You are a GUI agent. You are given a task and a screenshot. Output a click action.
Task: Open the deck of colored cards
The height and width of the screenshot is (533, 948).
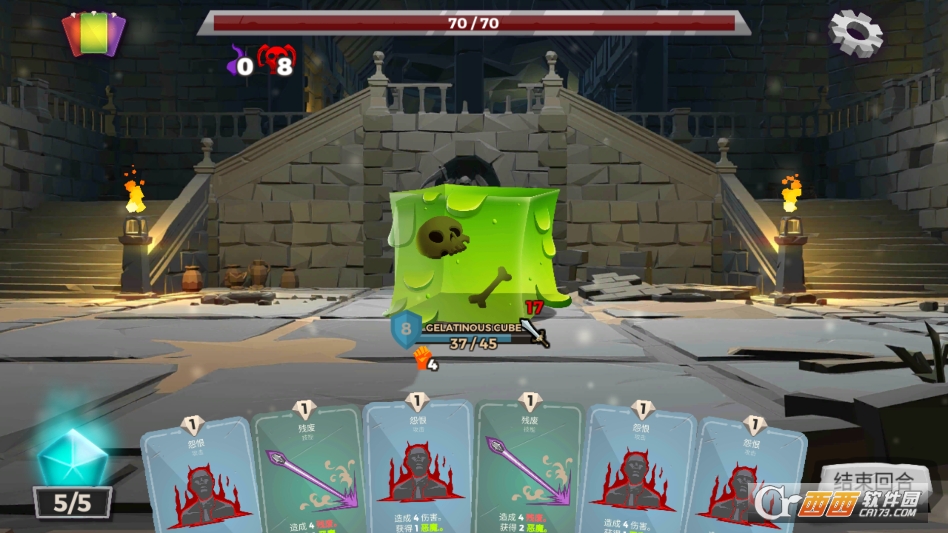tap(93, 33)
